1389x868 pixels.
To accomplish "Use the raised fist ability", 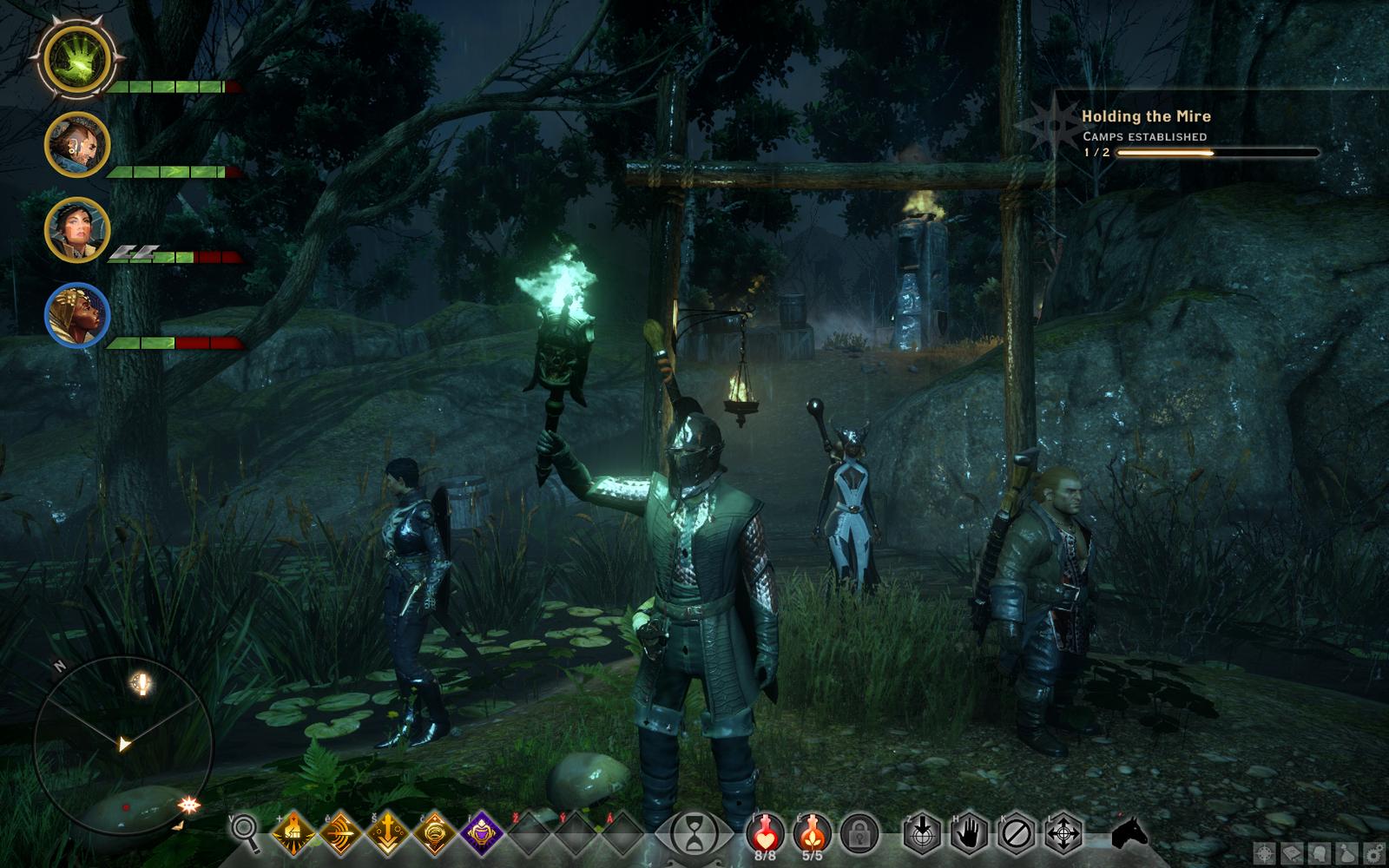I will (x=293, y=833).
